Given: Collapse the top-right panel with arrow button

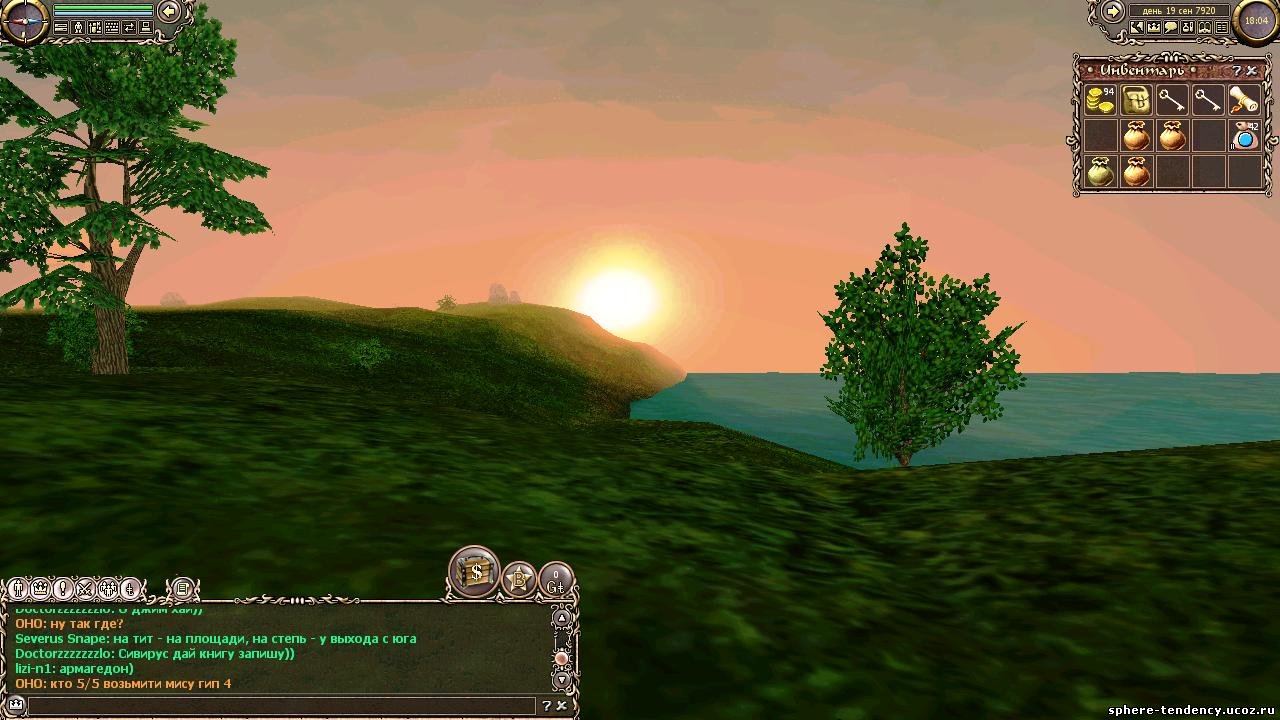Looking at the screenshot, I should (1112, 11).
